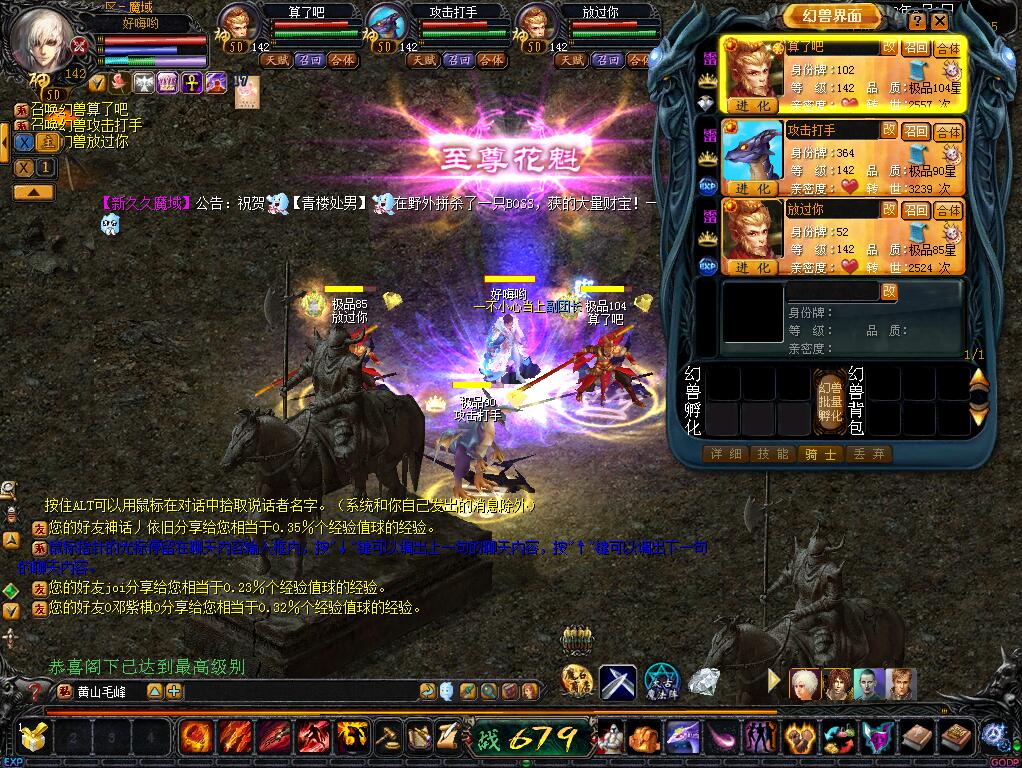Evolve pet 放过你 with 进化 button
1022x768 pixels.
point(752,268)
